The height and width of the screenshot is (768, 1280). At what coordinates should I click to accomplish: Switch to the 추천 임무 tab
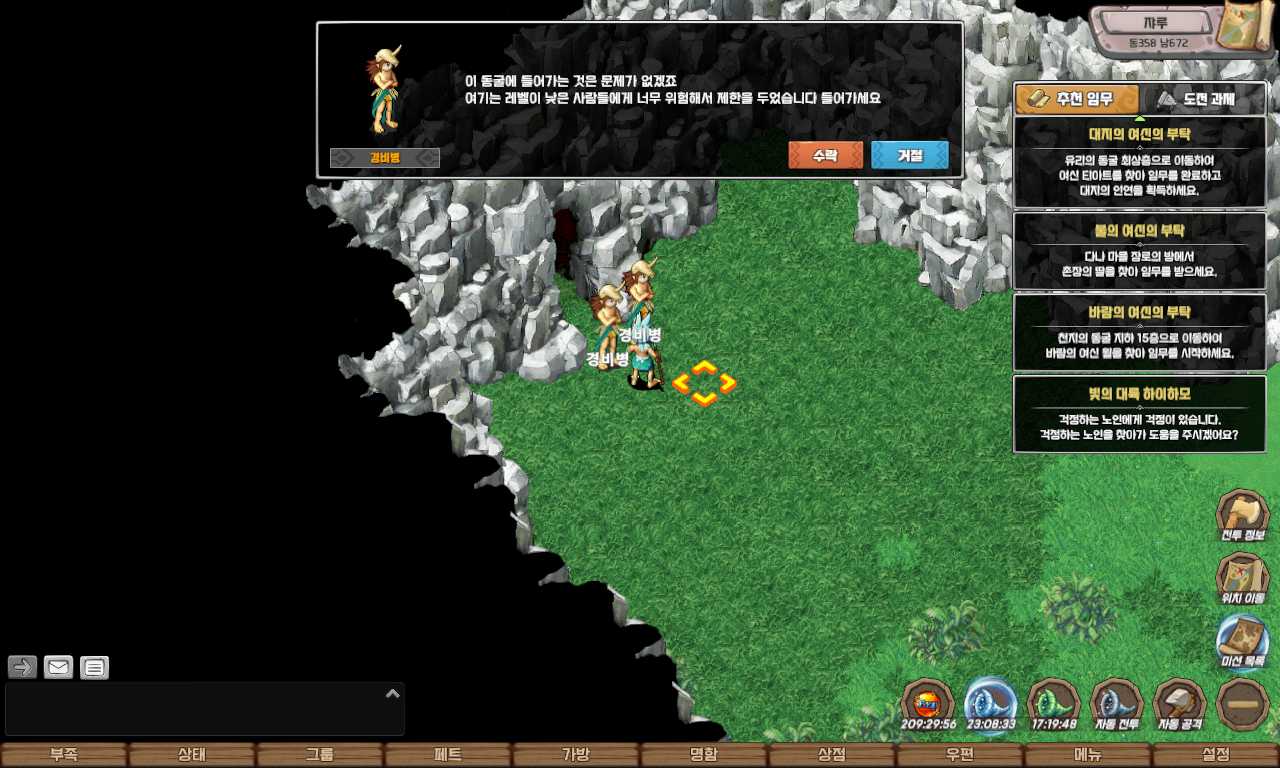click(1077, 99)
